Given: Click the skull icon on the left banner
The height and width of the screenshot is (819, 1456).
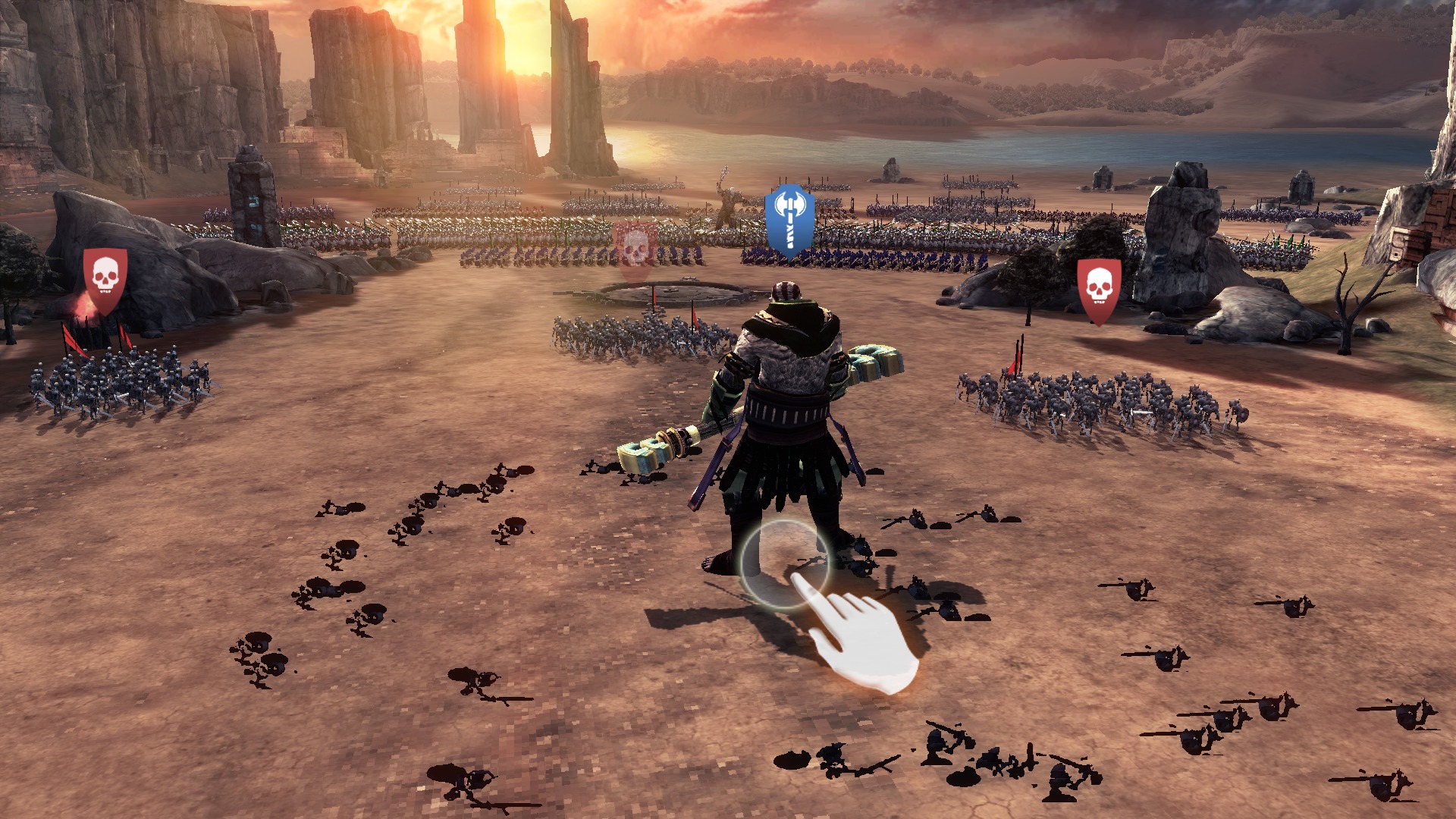Looking at the screenshot, I should pos(105,275).
